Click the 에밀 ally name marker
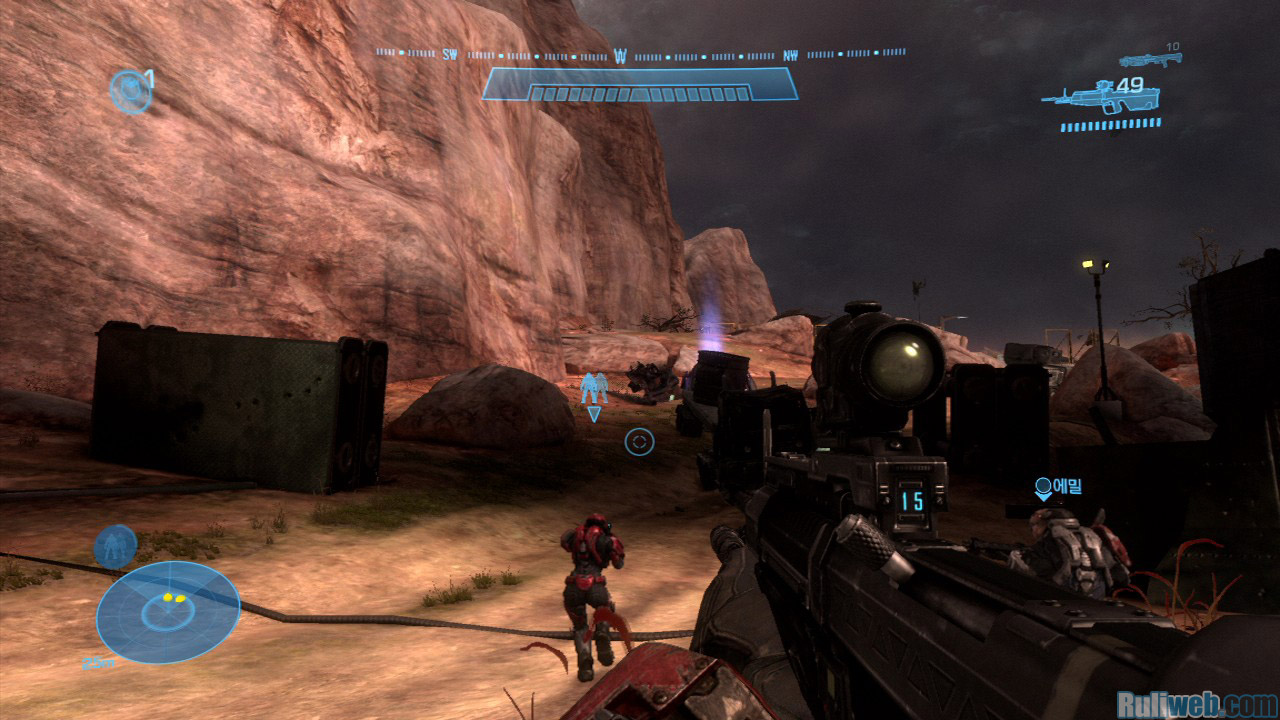Viewport: 1280px width, 720px height. click(1058, 487)
